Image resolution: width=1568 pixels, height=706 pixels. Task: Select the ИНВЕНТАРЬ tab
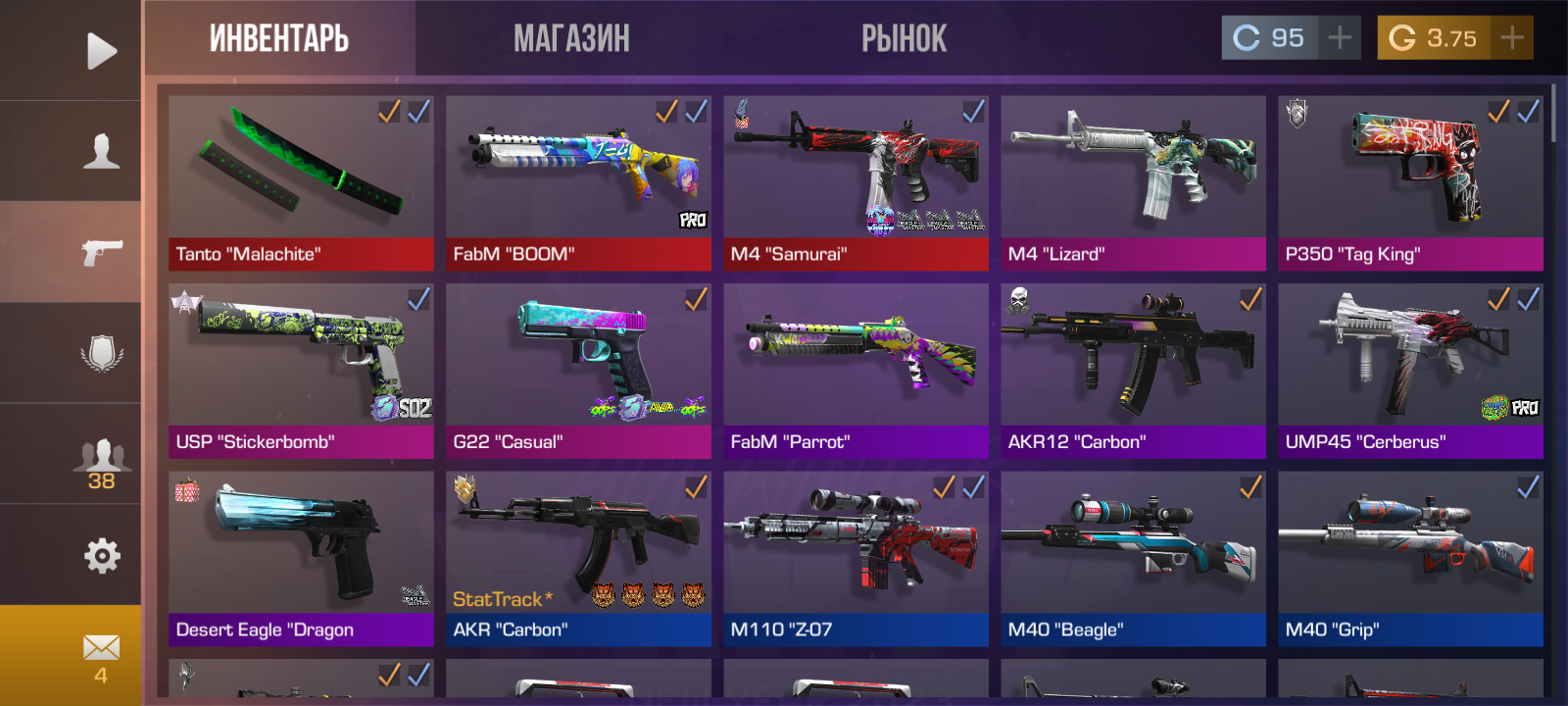point(278,39)
